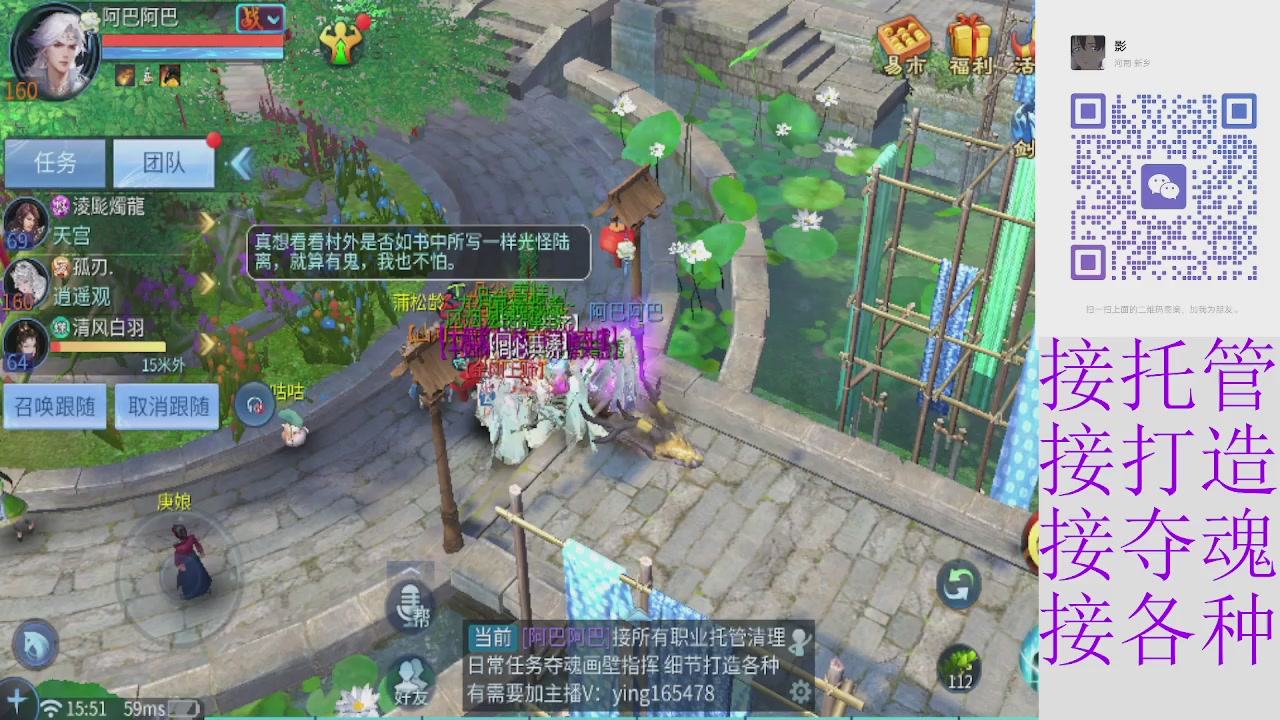This screenshot has width=1280, height=720.
Task: Switch to the 团队 team tab
Action: pos(163,164)
